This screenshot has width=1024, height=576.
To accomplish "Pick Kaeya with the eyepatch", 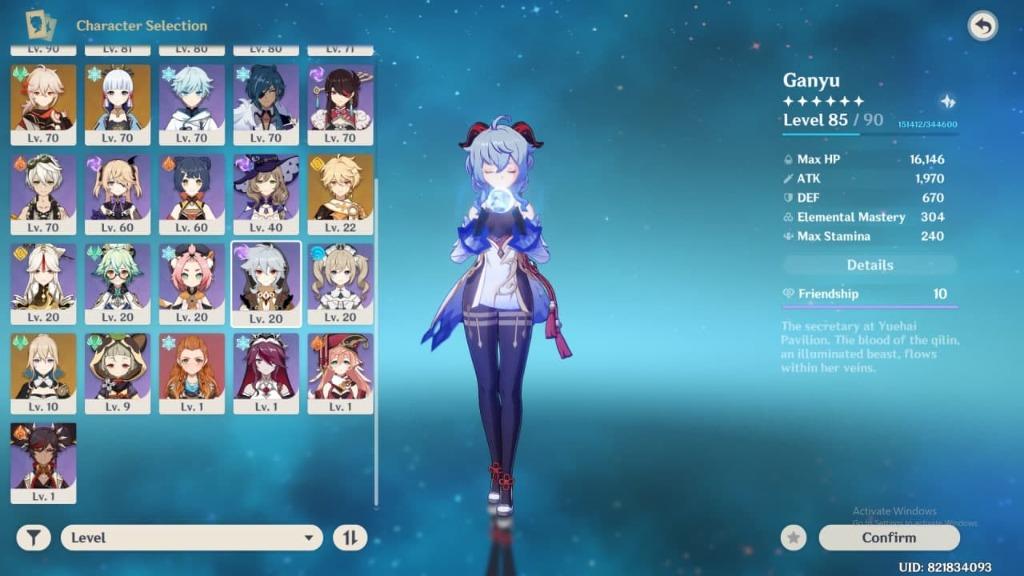I will click(266, 100).
